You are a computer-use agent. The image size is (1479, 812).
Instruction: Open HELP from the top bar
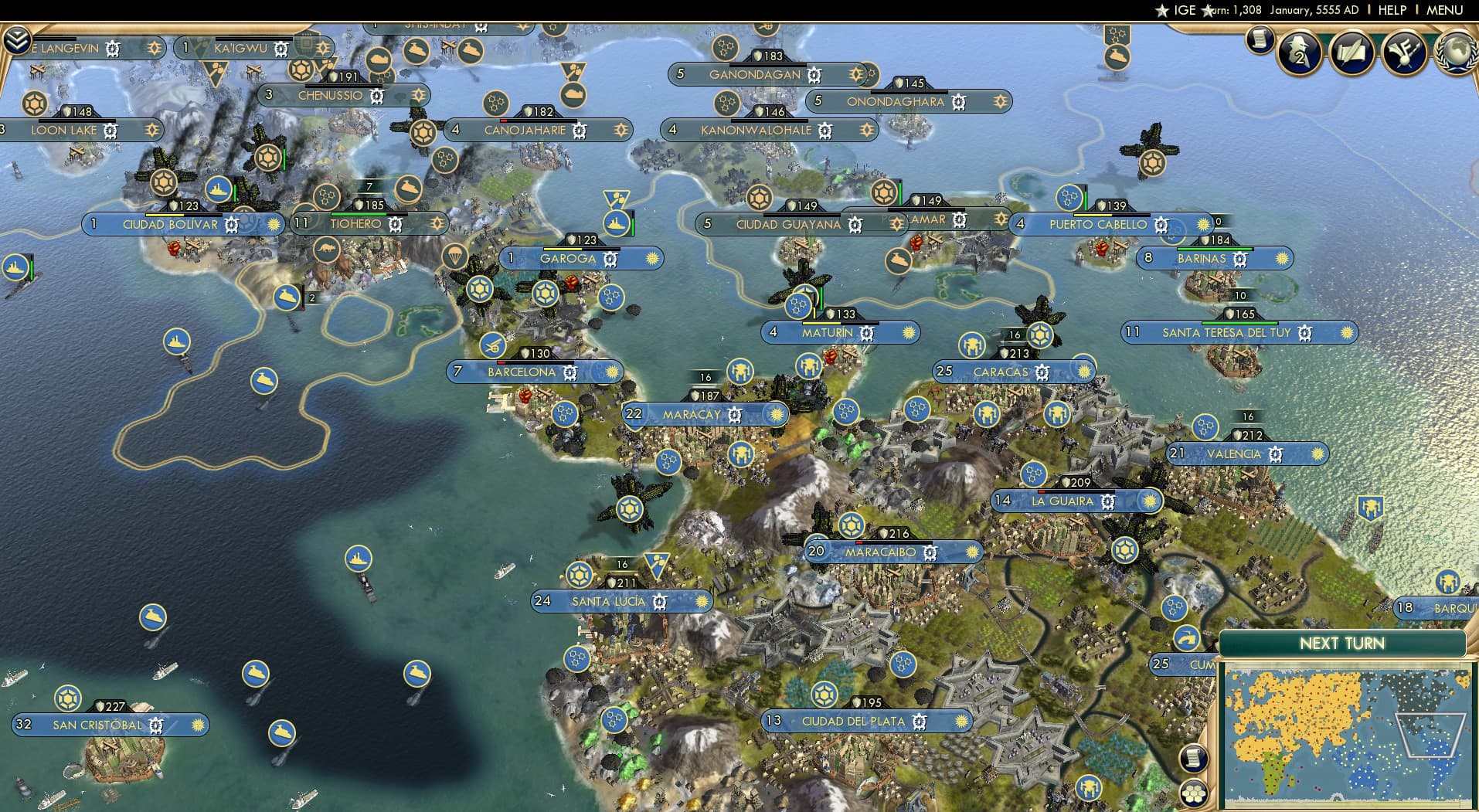[1392, 10]
